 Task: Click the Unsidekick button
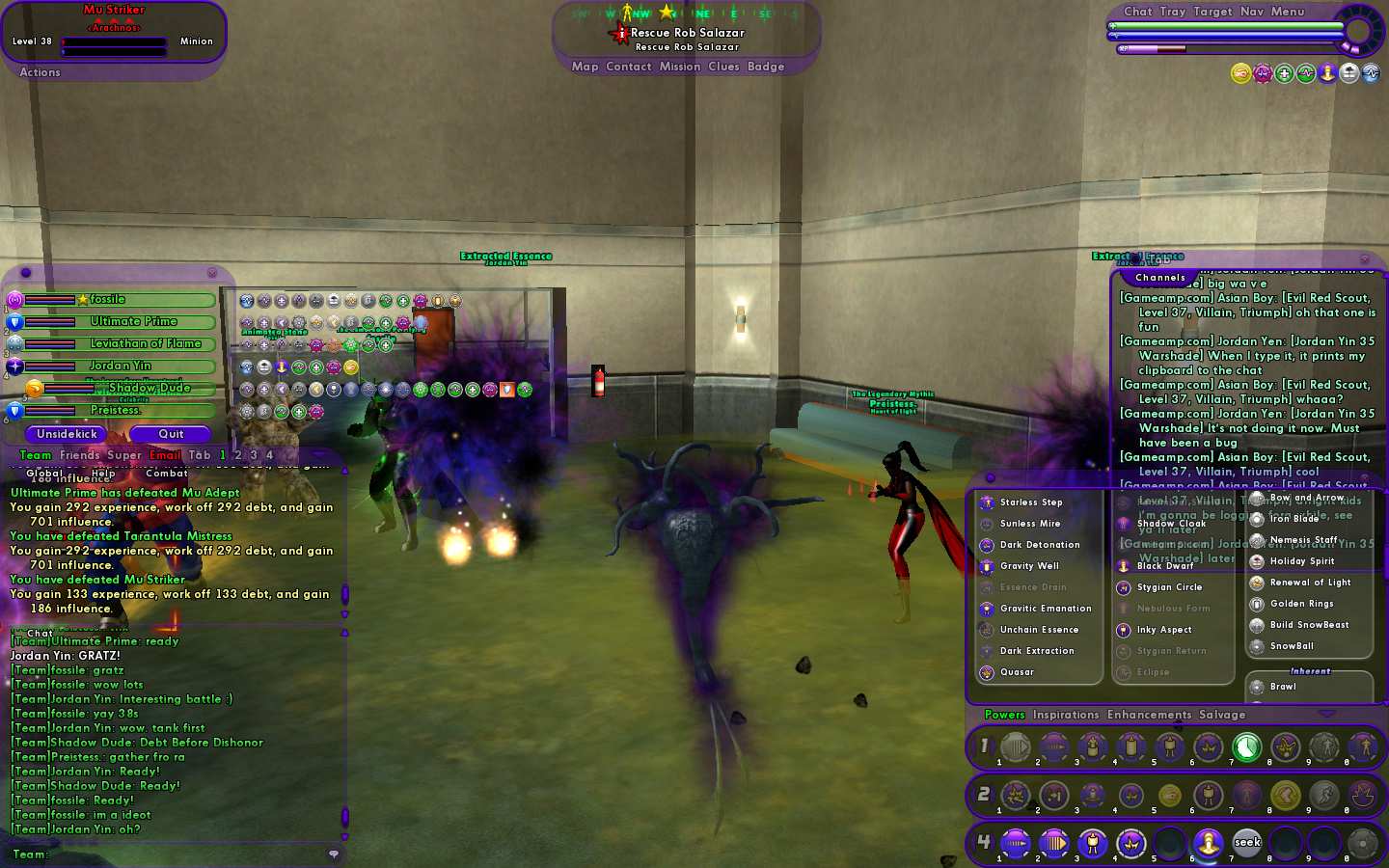click(x=67, y=434)
